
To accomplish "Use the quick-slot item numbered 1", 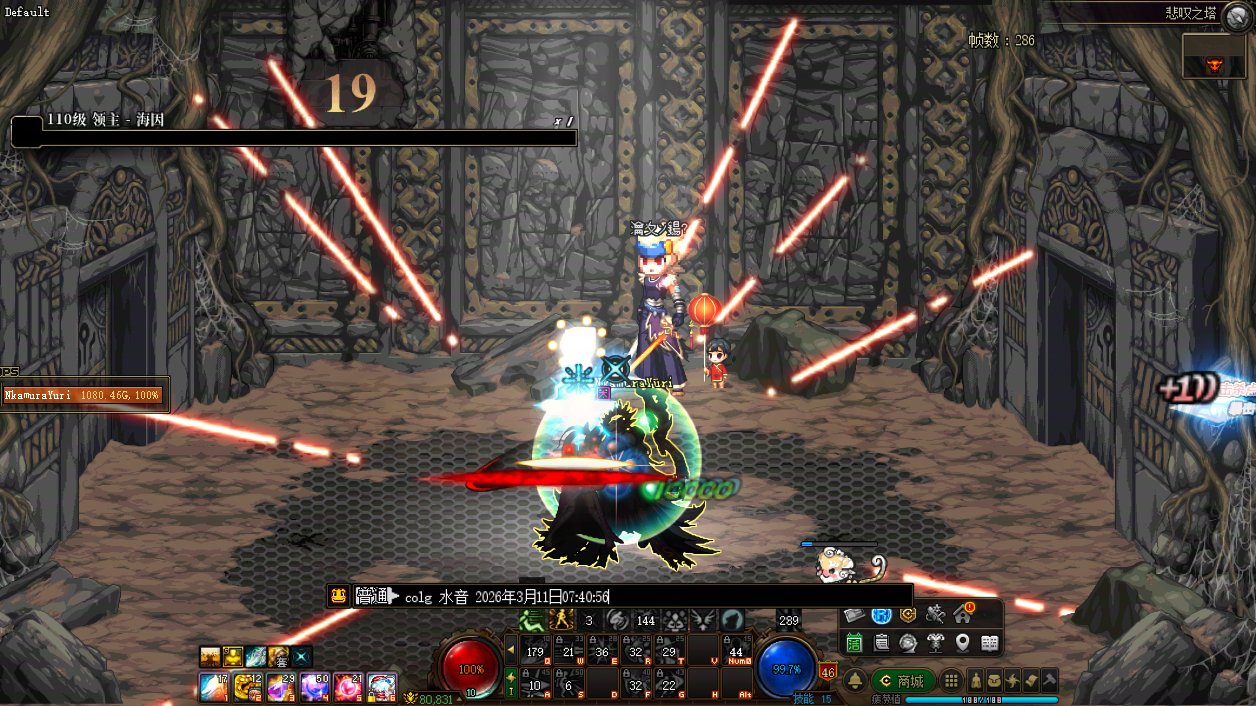I will (212, 687).
